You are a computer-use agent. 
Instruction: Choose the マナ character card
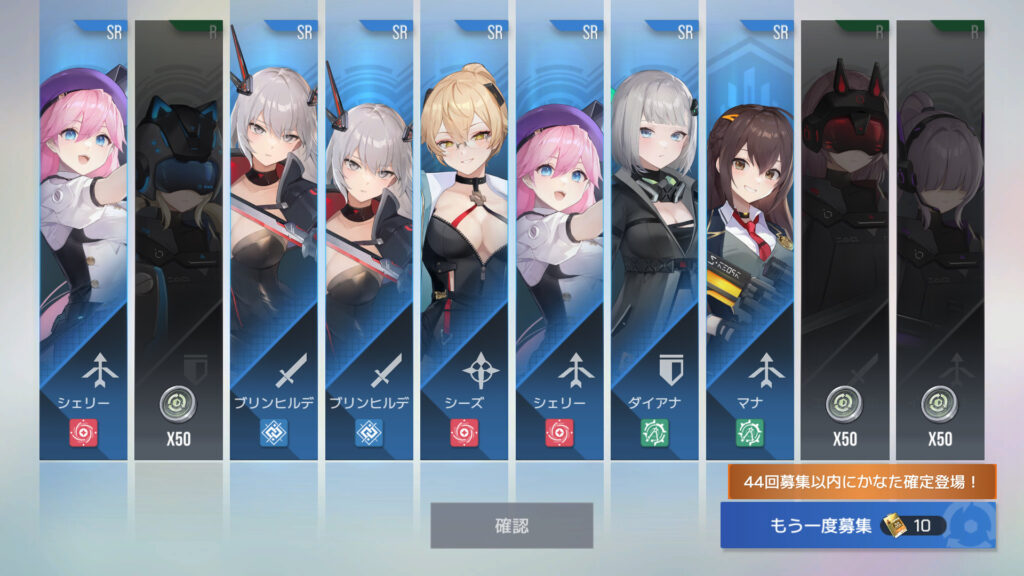pyautogui.click(x=749, y=240)
